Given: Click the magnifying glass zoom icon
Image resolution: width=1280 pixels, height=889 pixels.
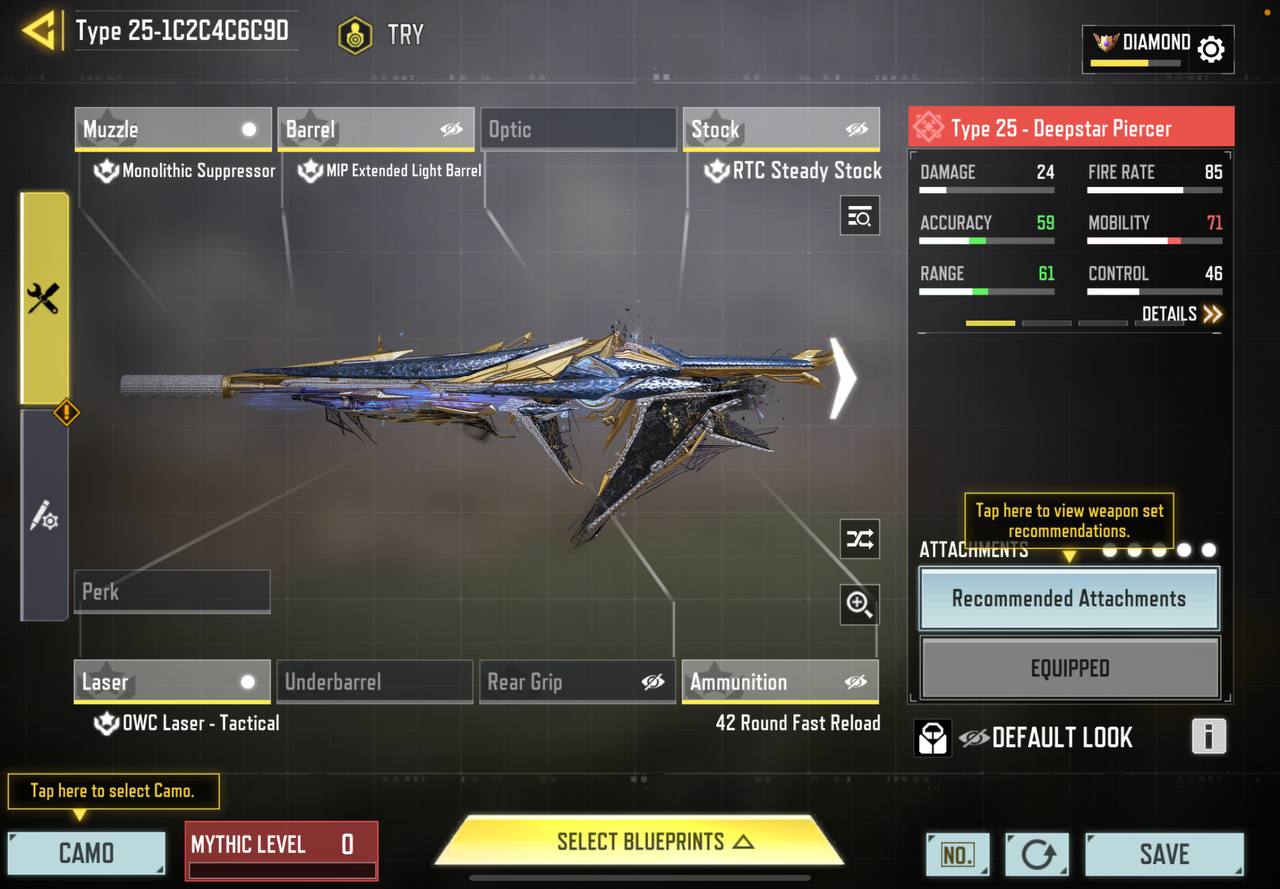Looking at the screenshot, I should click(x=860, y=604).
